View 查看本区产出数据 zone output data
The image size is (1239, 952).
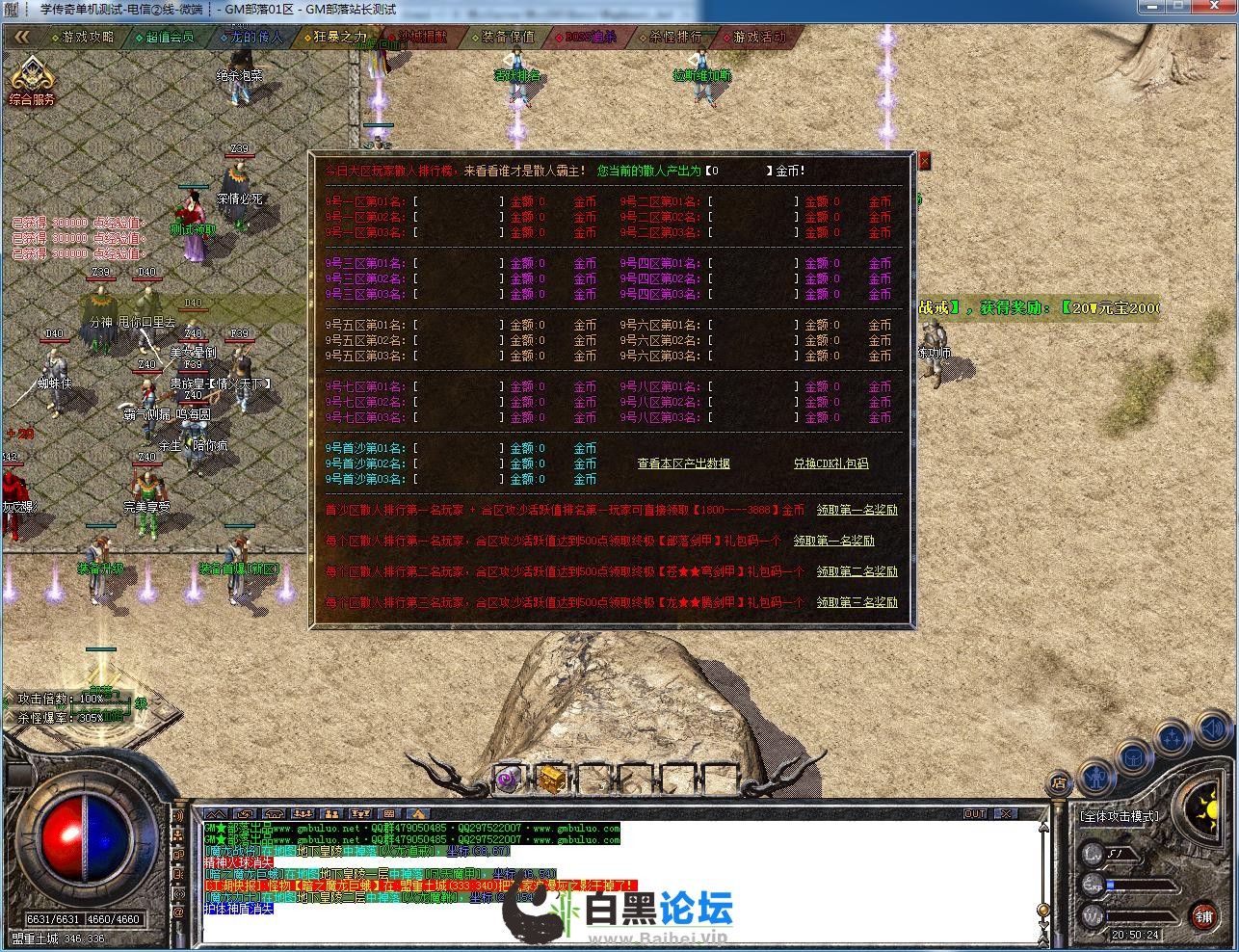point(683,463)
